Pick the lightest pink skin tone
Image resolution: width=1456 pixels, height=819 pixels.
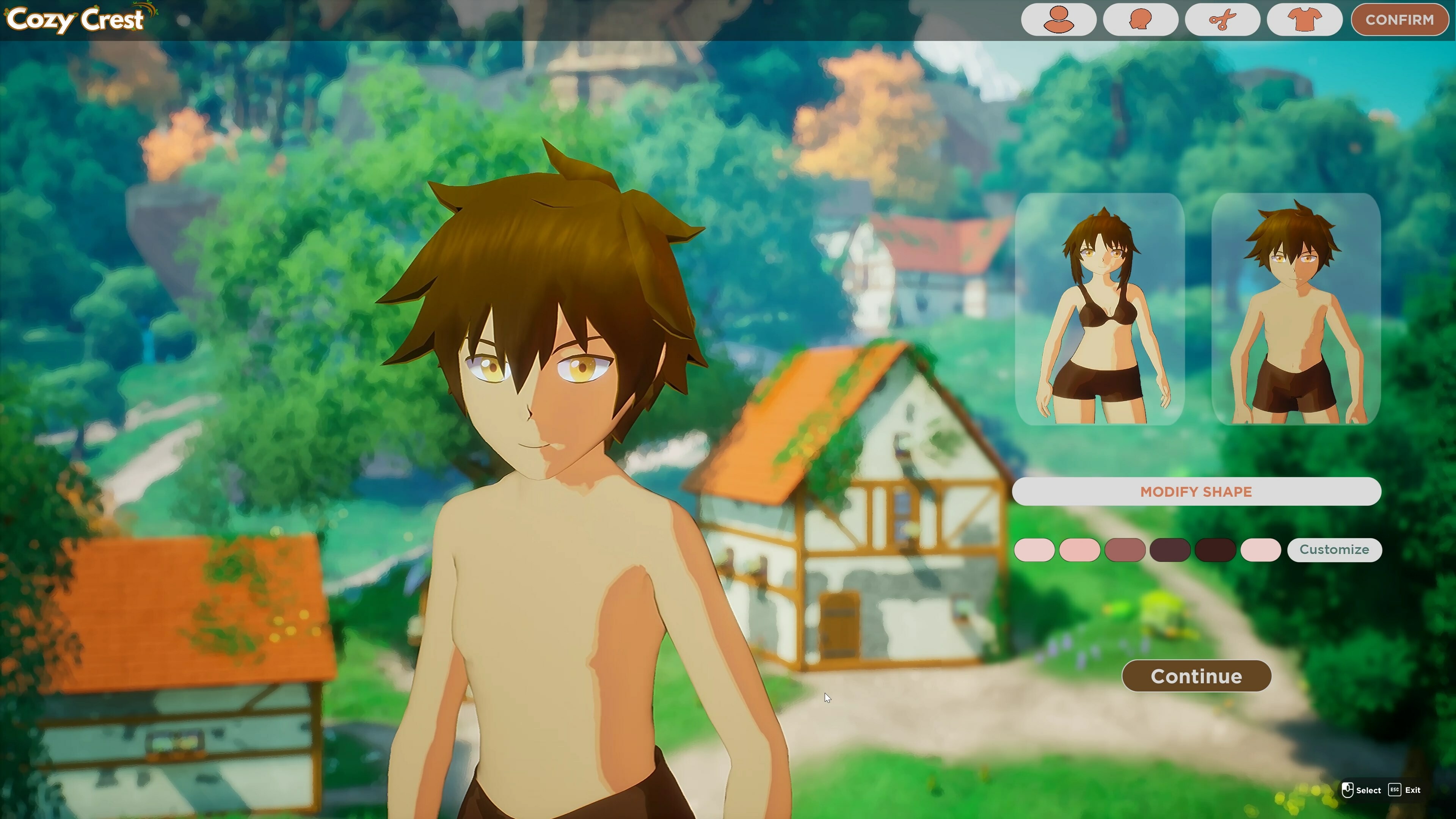pyautogui.click(x=1036, y=550)
